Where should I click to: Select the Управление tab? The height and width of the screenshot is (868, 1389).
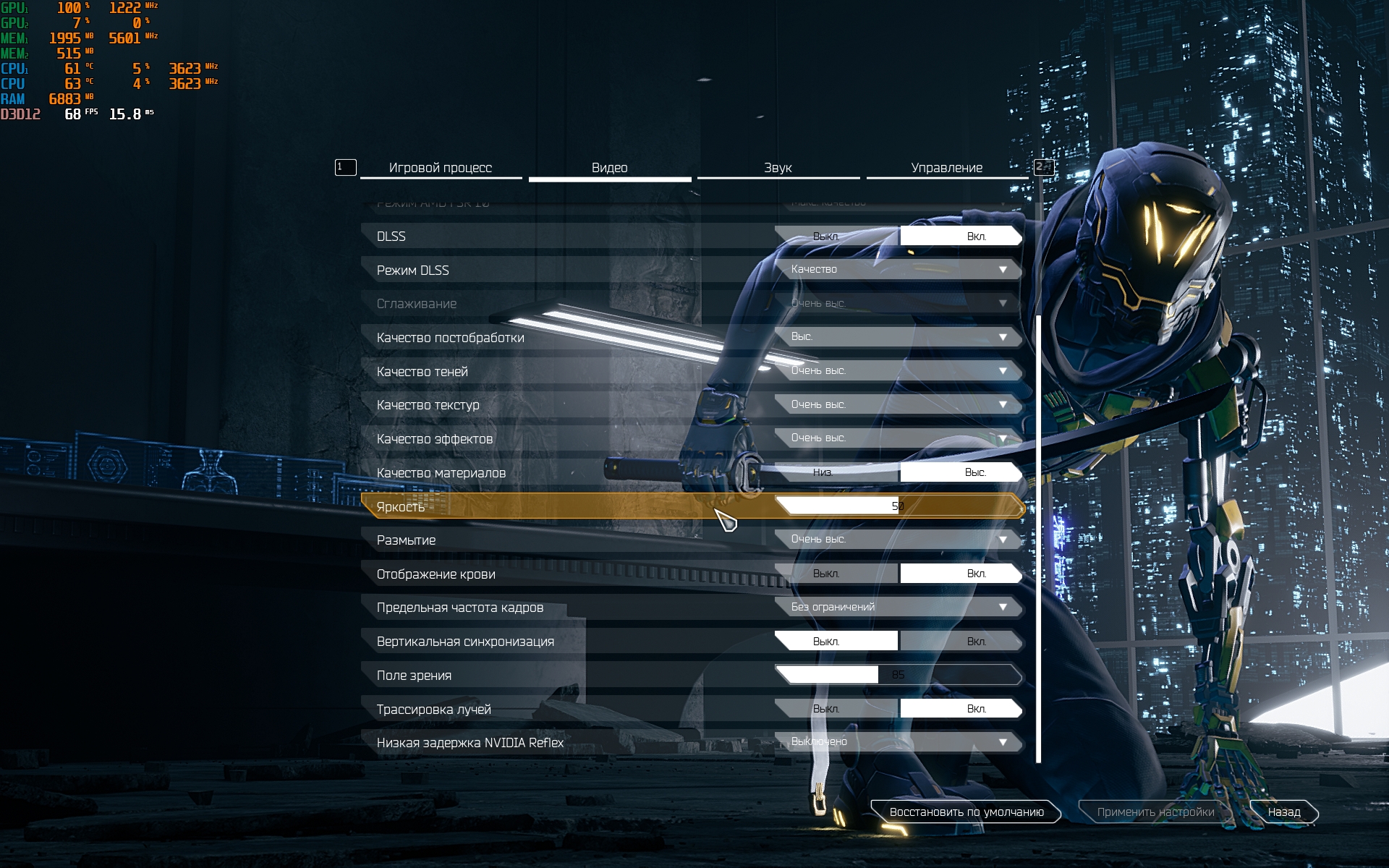click(x=946, y=168)
